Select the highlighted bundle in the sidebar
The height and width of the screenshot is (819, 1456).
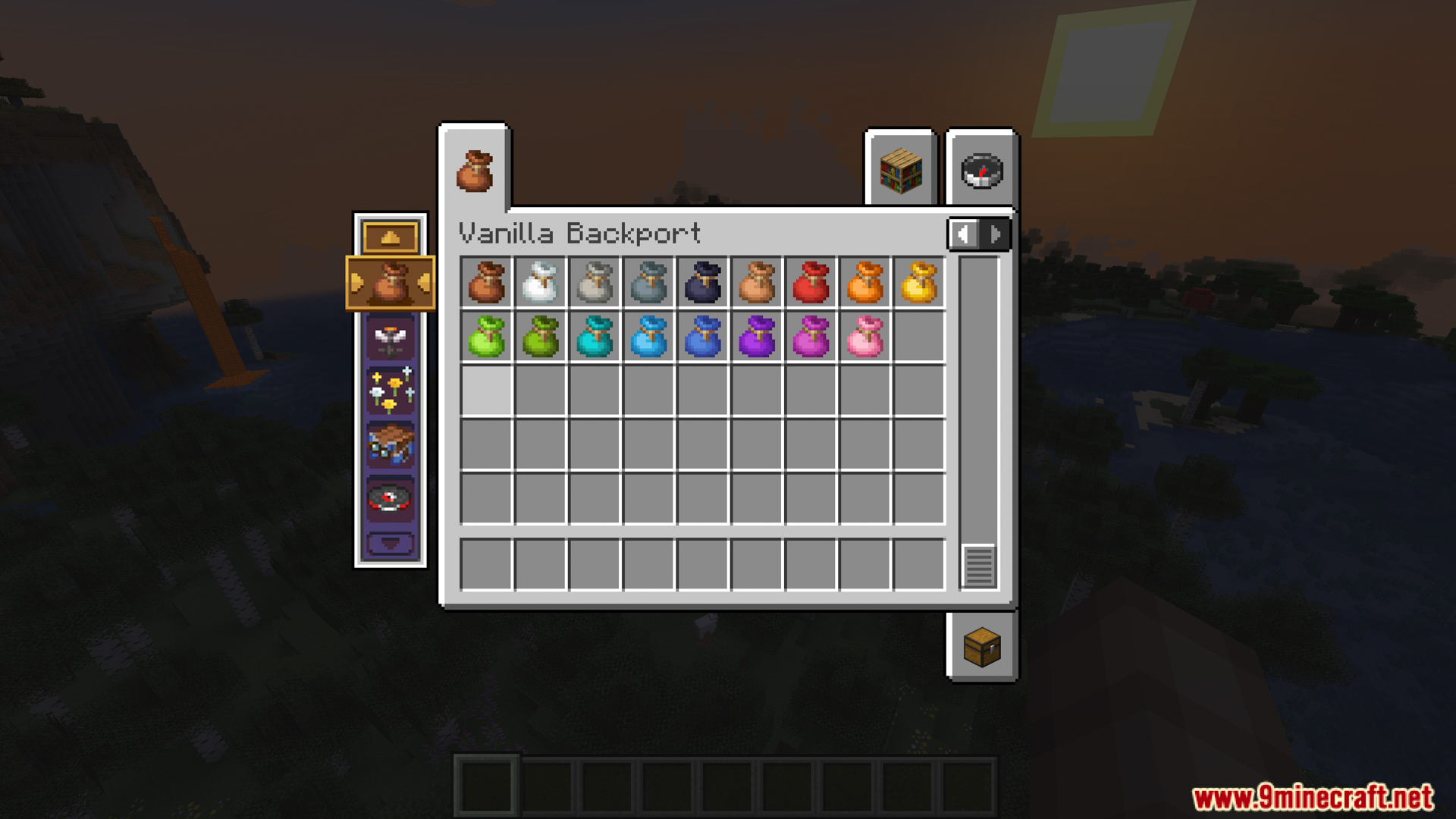(391, 284)
